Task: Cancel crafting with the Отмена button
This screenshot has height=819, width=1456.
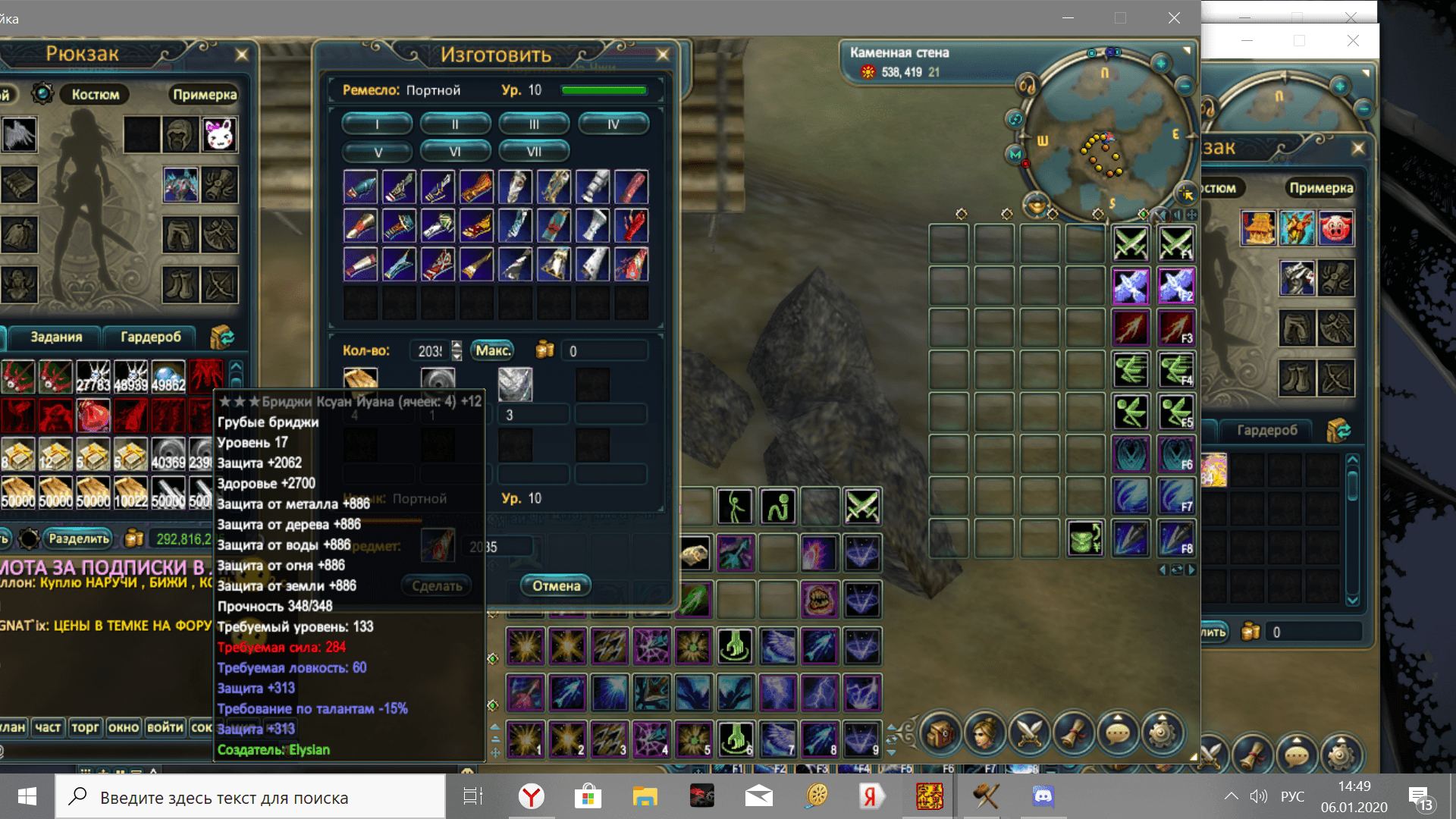Action: [556, 585]
